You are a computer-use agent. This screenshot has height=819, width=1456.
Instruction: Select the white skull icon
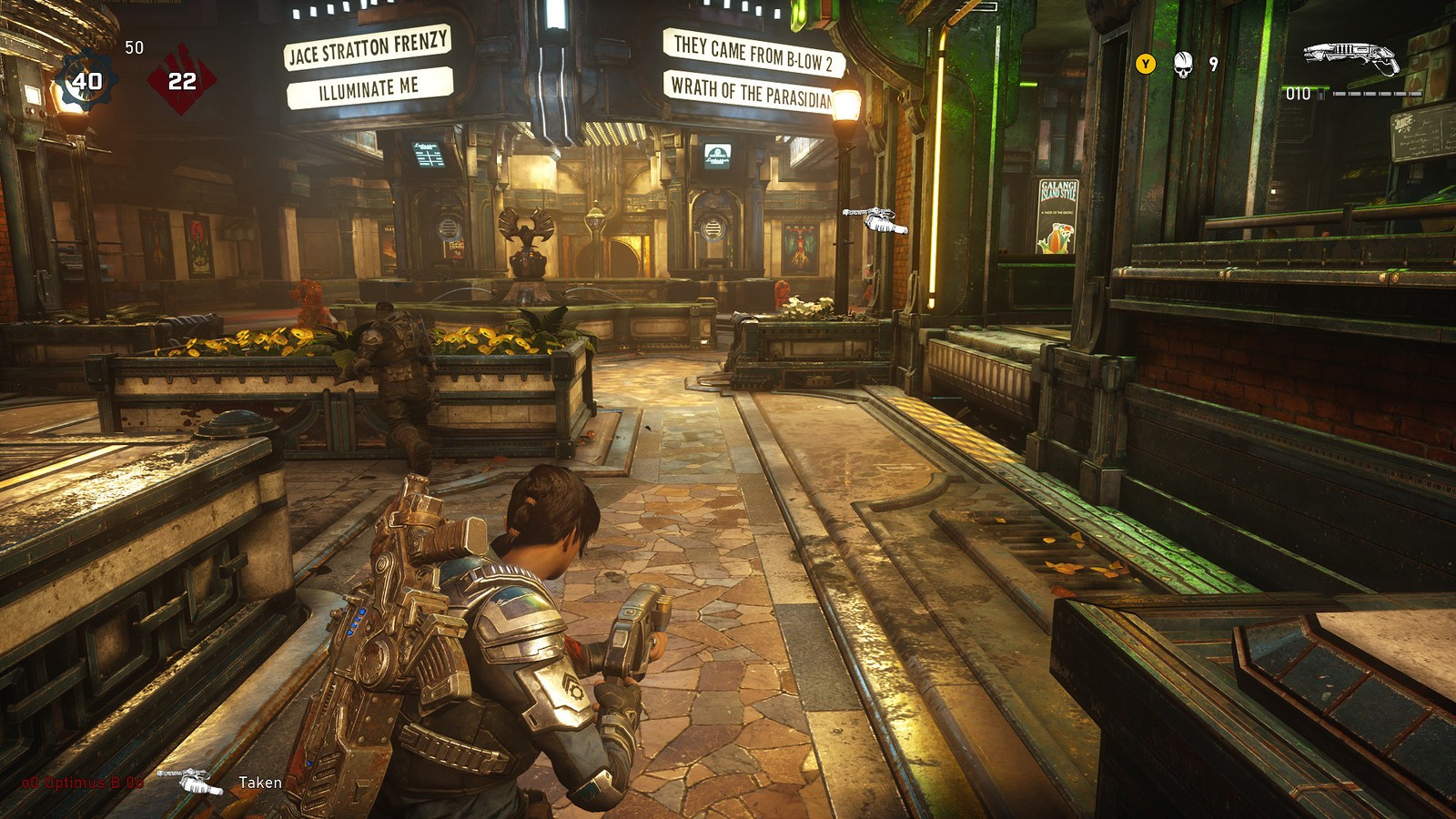[1182, 64]
